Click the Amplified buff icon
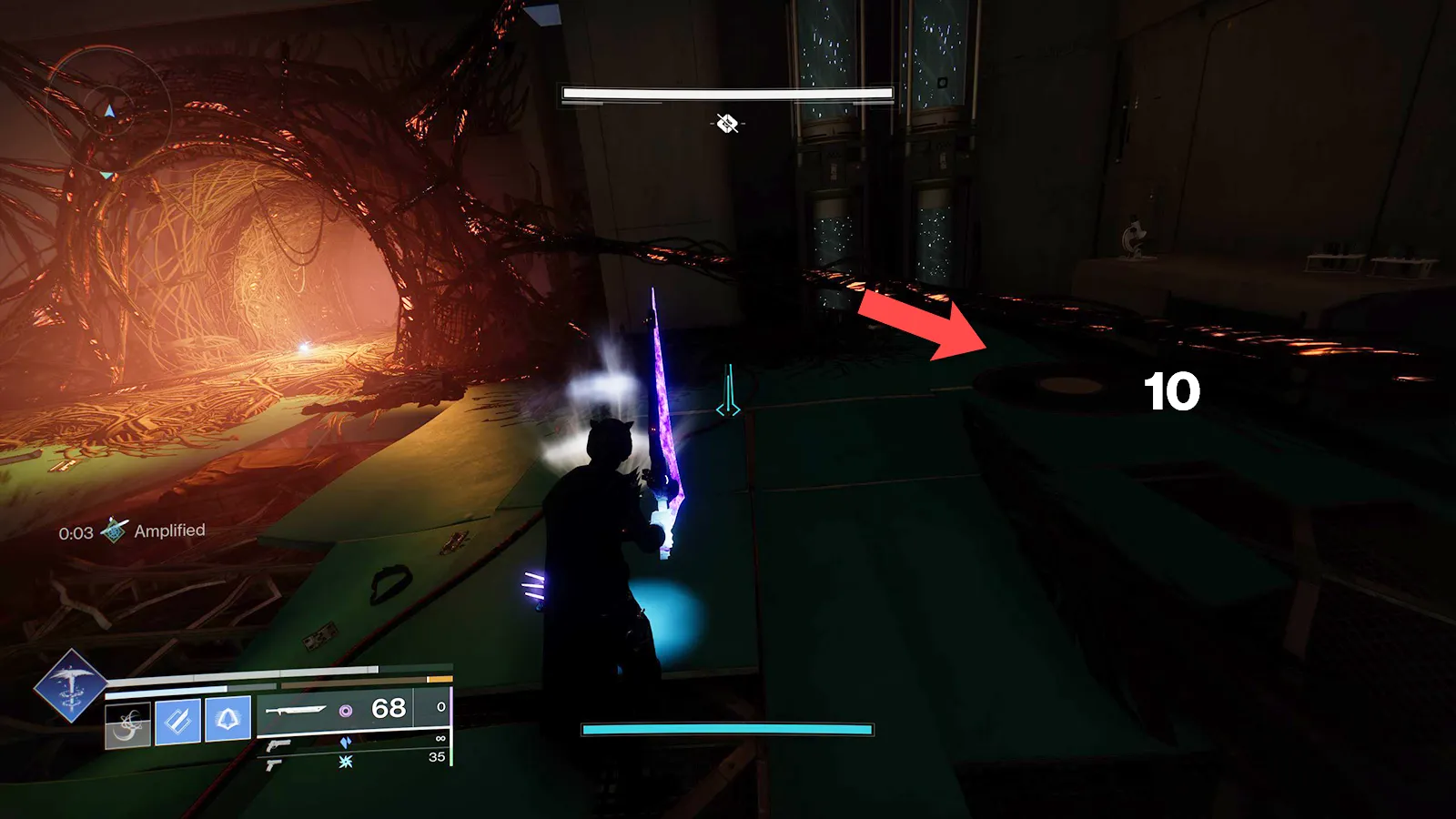This screenshot has height=819, width=1456. click(x=114, y=531)
